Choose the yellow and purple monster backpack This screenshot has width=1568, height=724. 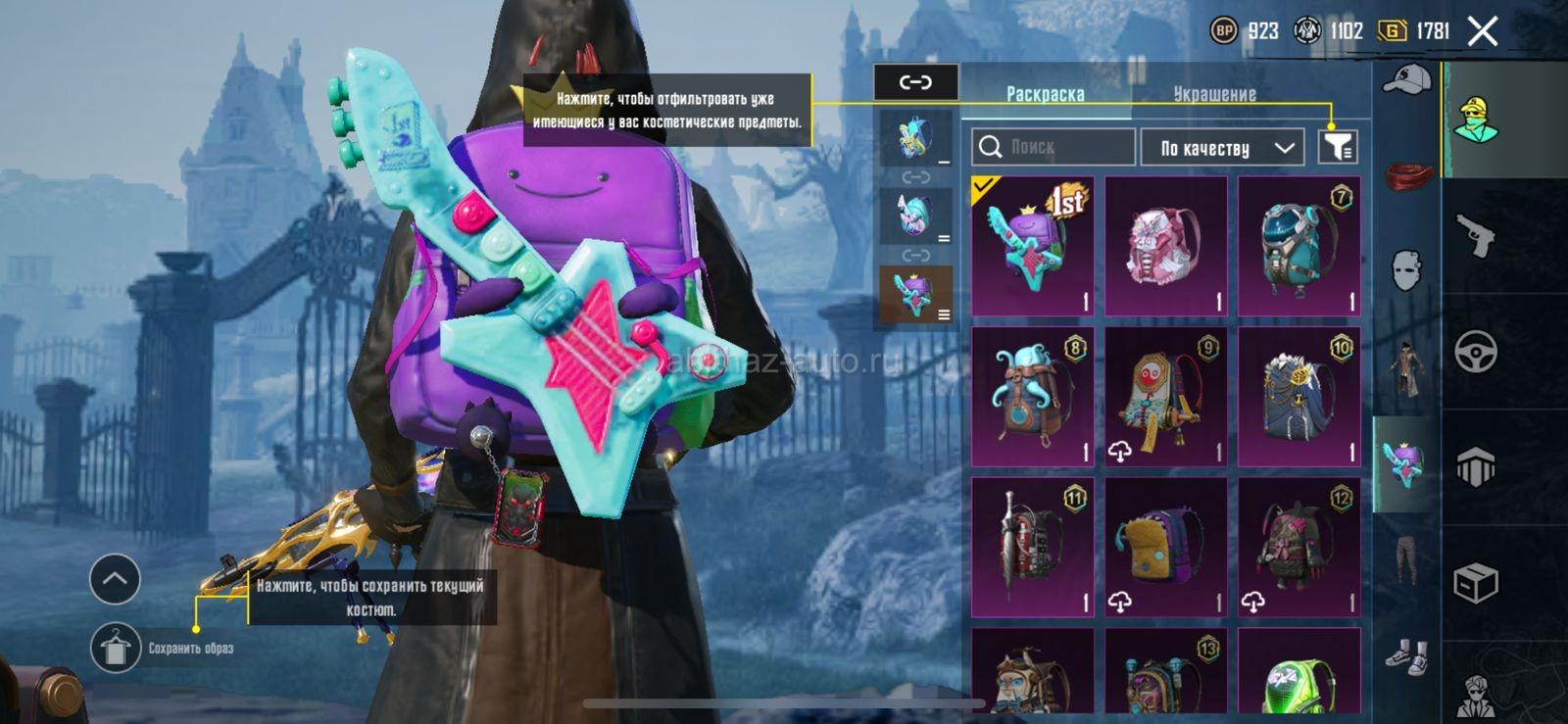pos(1165,548)
